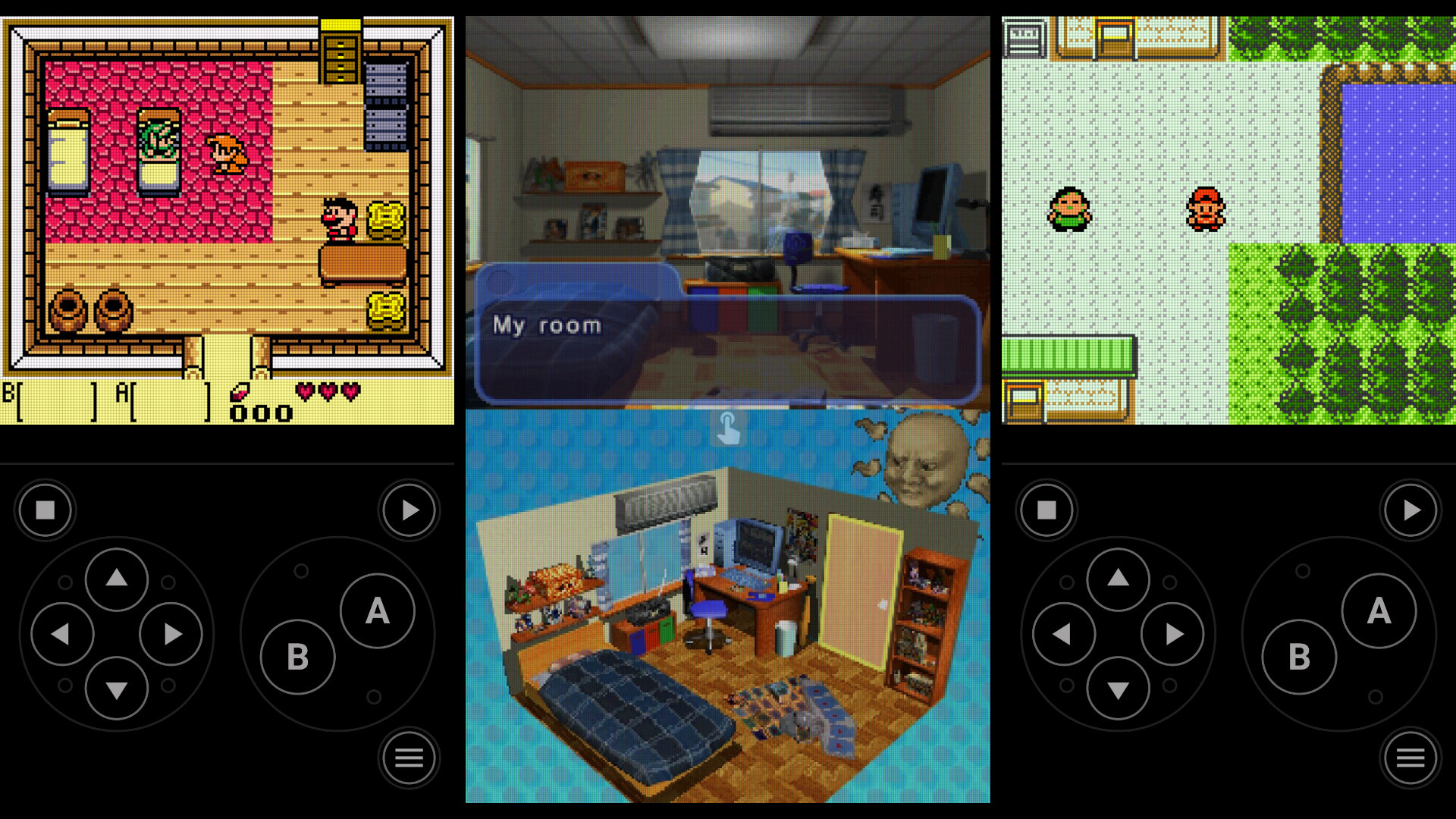Screen dimensions: 1456x819
Task: Tap the play button under the pond town game
Action: coord(1410,510)
